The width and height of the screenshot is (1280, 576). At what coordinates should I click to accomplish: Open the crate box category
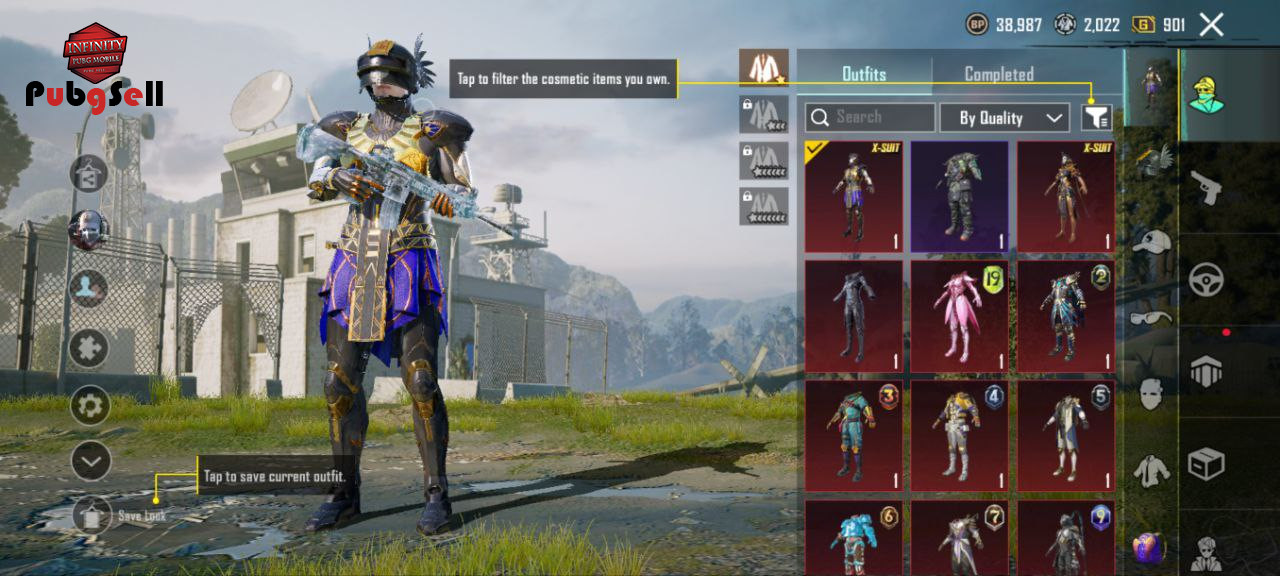tap(1206, 463)
